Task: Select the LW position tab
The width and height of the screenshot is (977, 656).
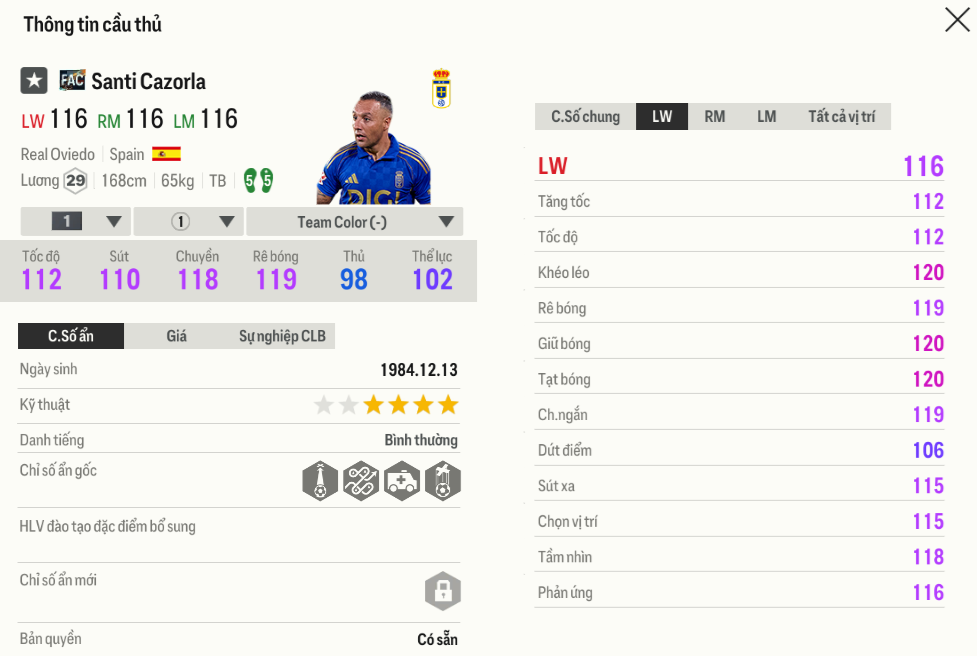Action: [662, 117]
